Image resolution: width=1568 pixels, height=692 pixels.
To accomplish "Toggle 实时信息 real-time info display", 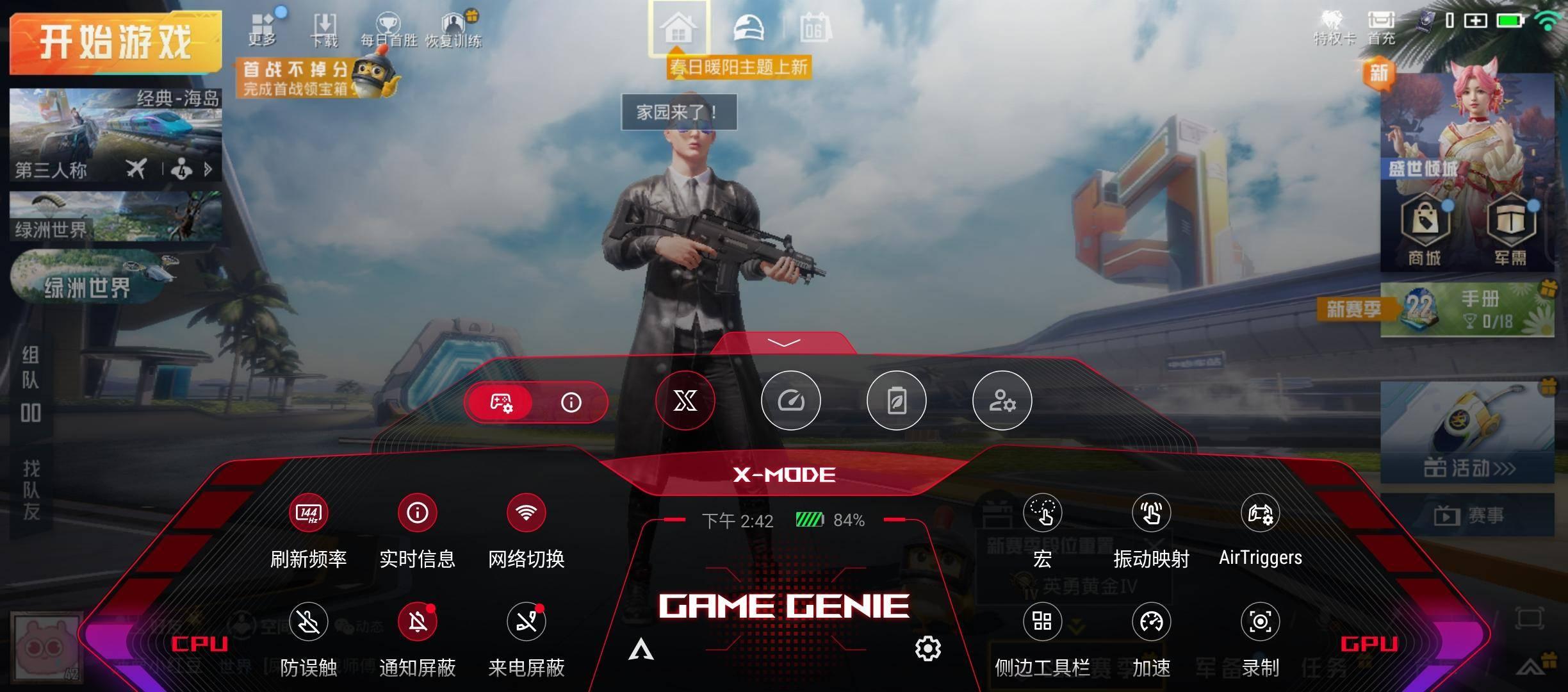I will tap(417, 513).
